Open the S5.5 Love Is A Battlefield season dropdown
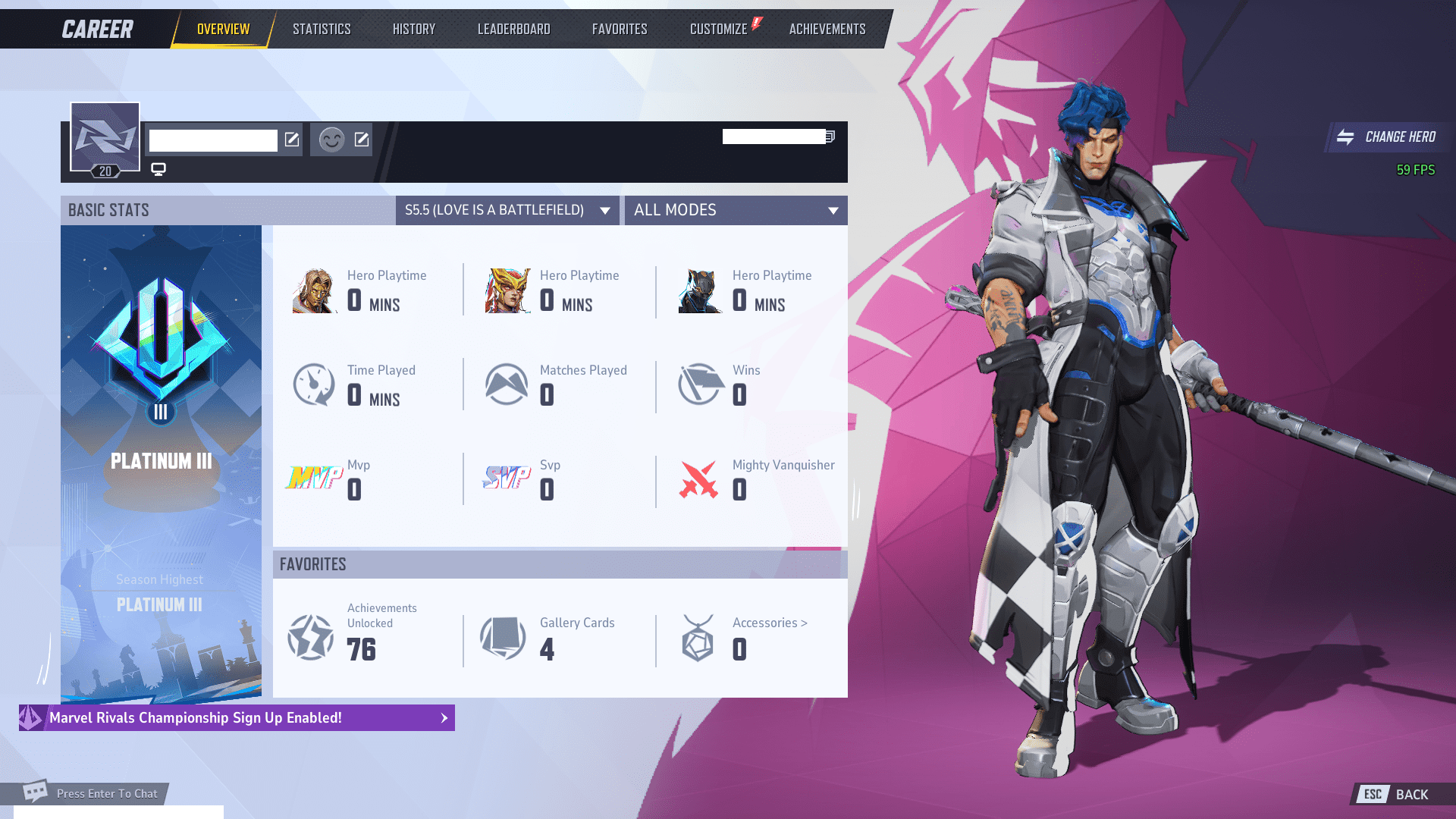This screenshot has height=819, width=1456. pyautogui.click(x=507, y=210)
